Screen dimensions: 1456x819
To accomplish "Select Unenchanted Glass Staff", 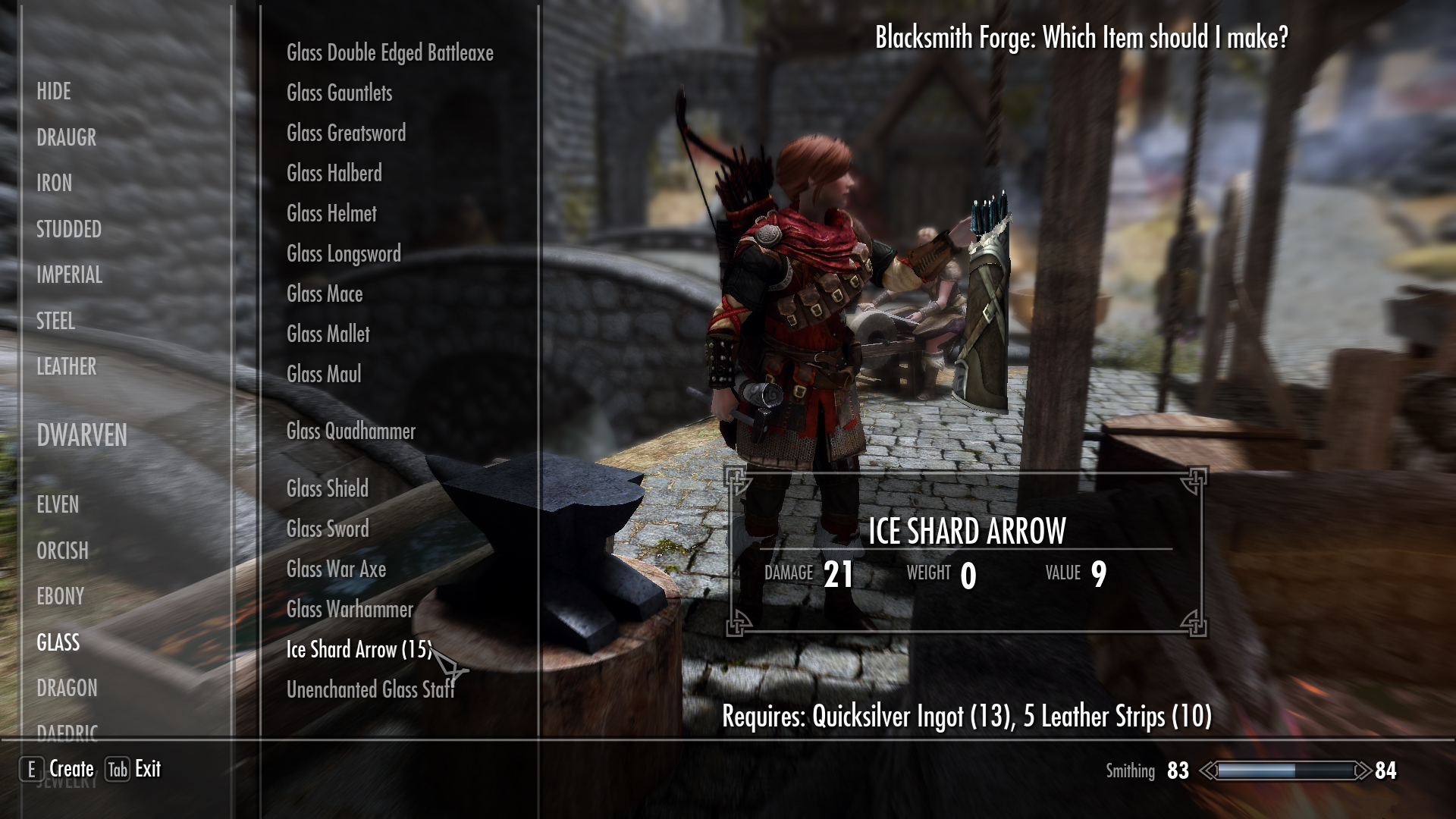I will 370,690.
